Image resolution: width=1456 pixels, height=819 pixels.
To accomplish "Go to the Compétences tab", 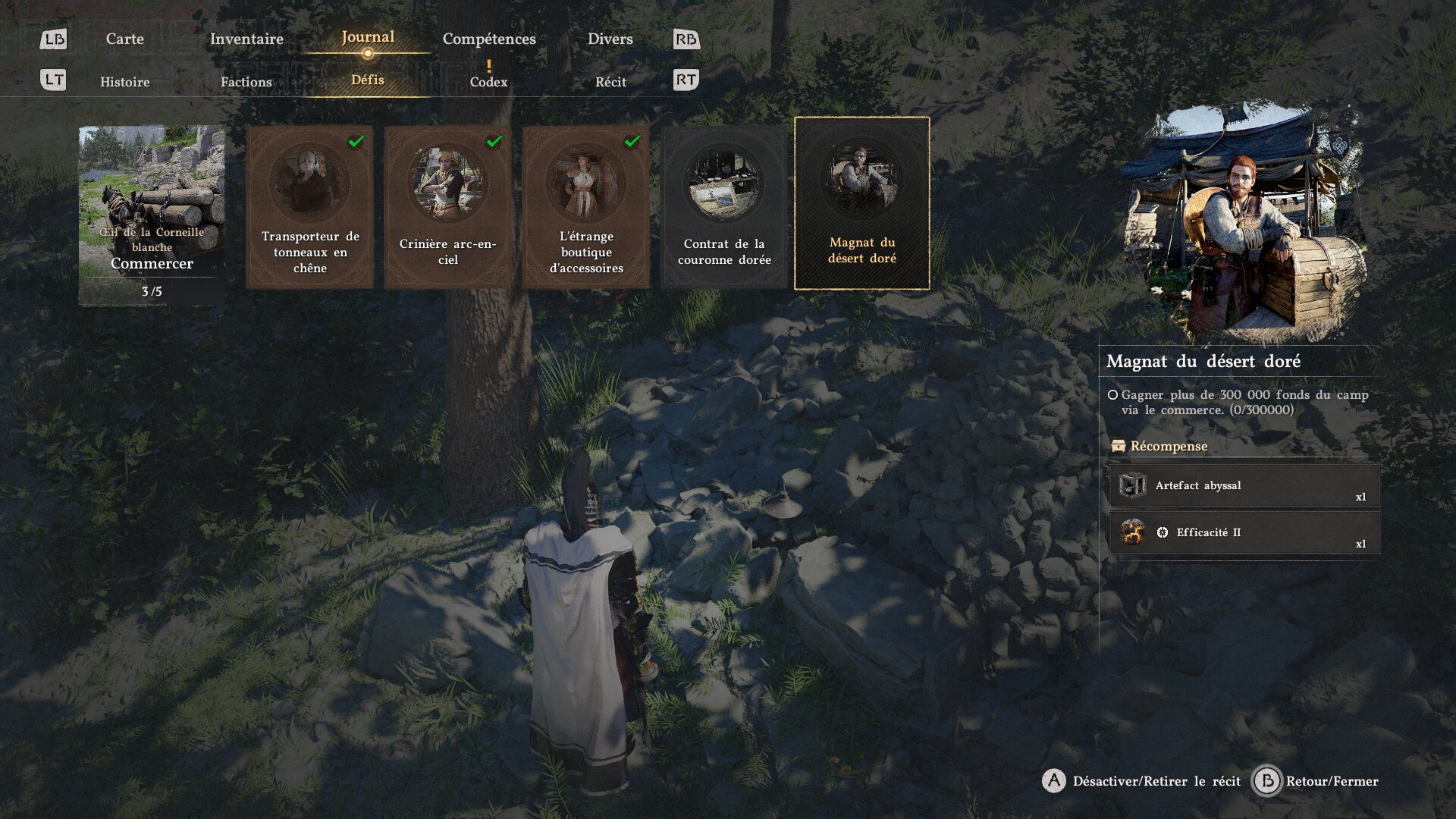I will click(x=489, y=39).
